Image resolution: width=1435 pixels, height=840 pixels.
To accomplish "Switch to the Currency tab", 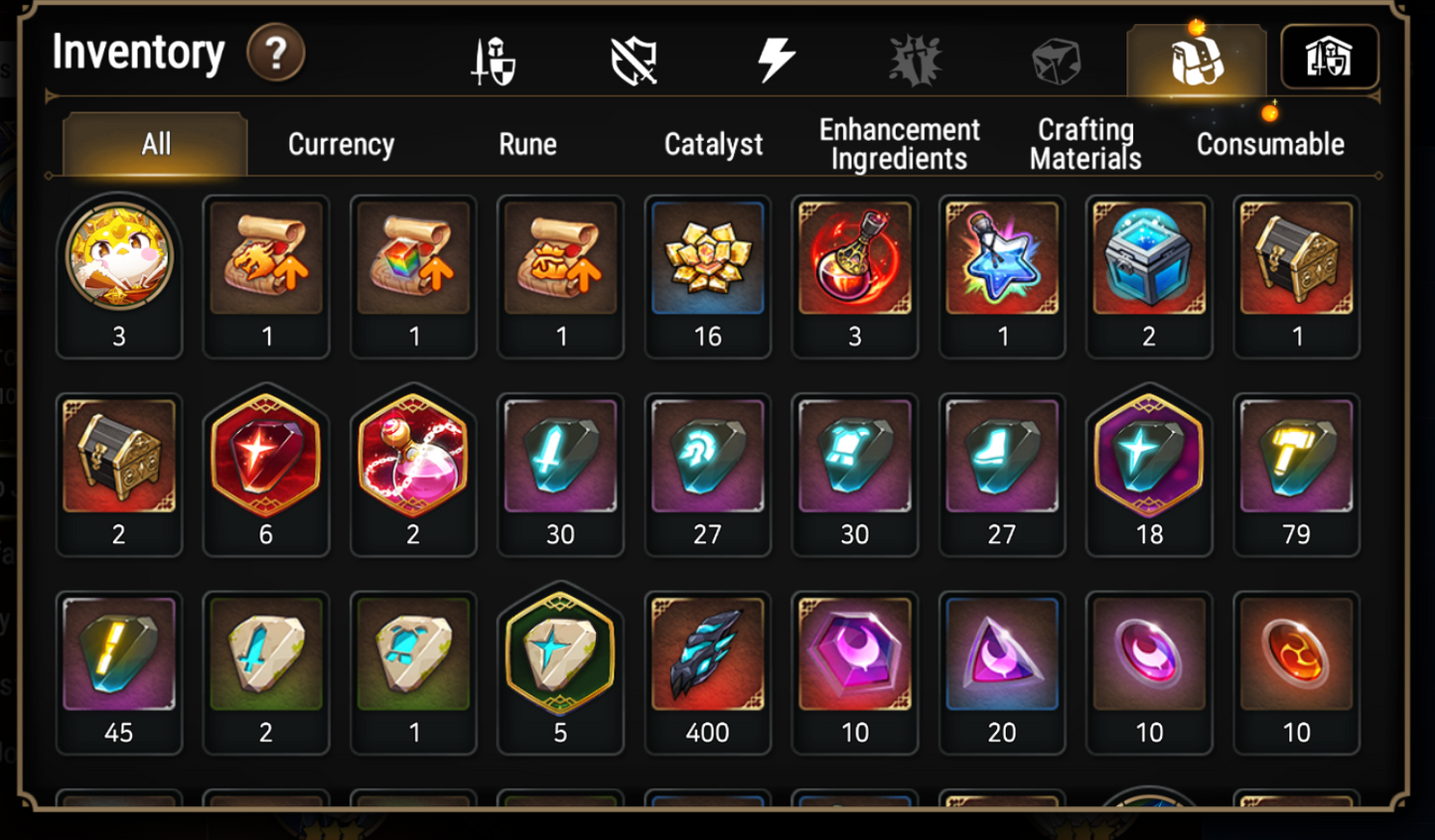I will tap(340, 144).
